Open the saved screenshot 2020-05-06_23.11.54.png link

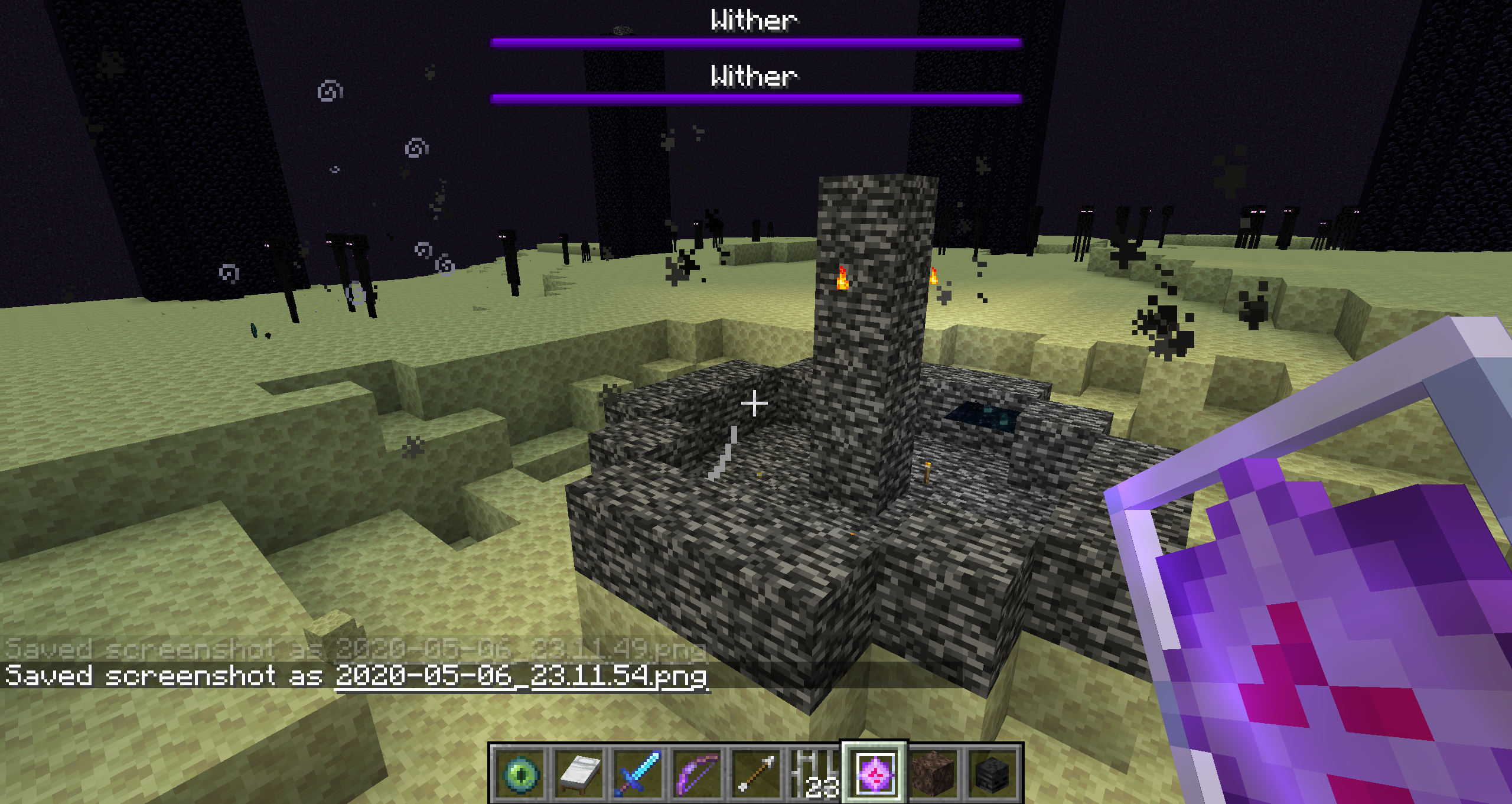coord(521,676)
